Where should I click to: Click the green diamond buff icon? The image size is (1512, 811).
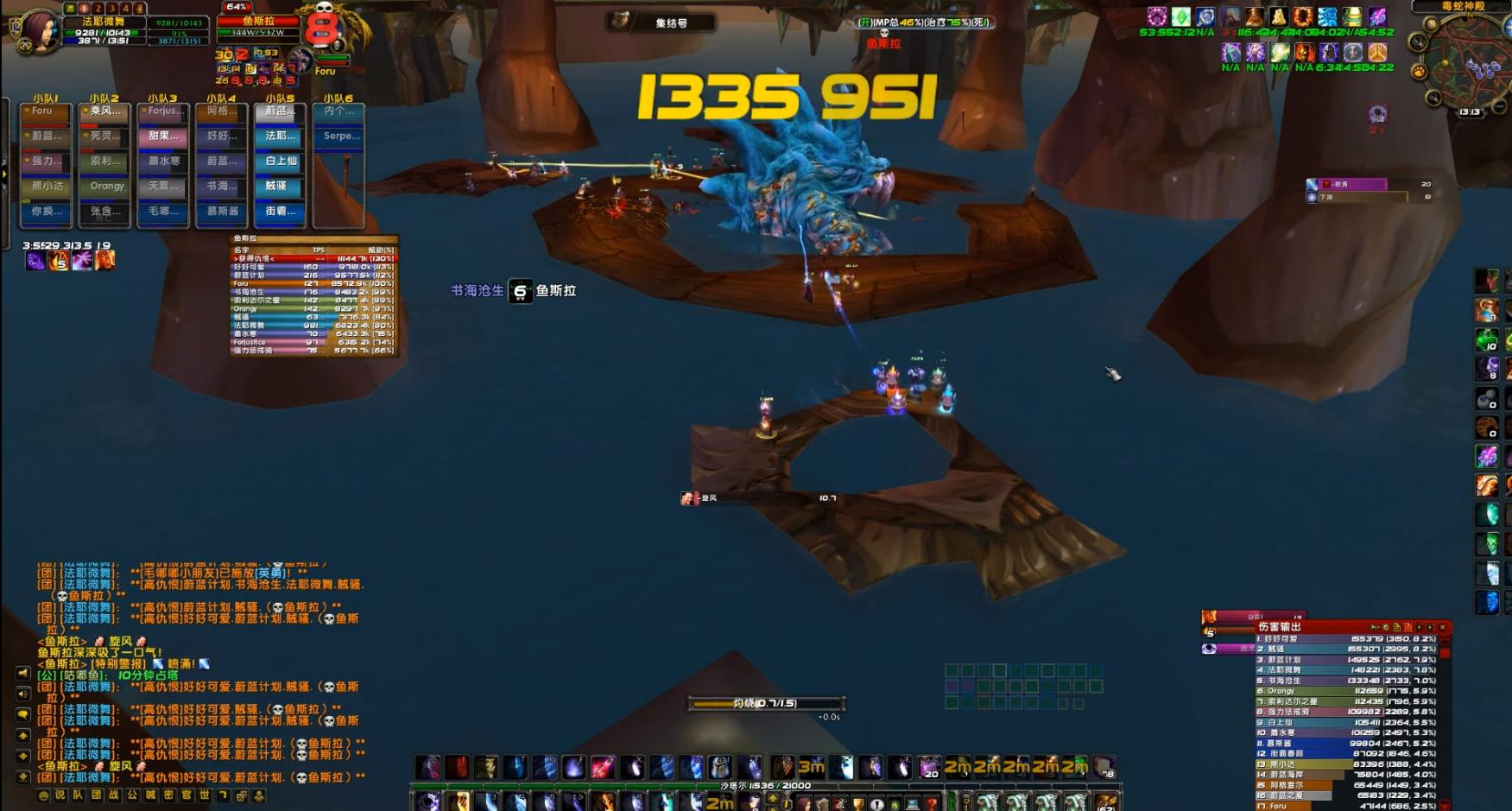point(1180,17)
